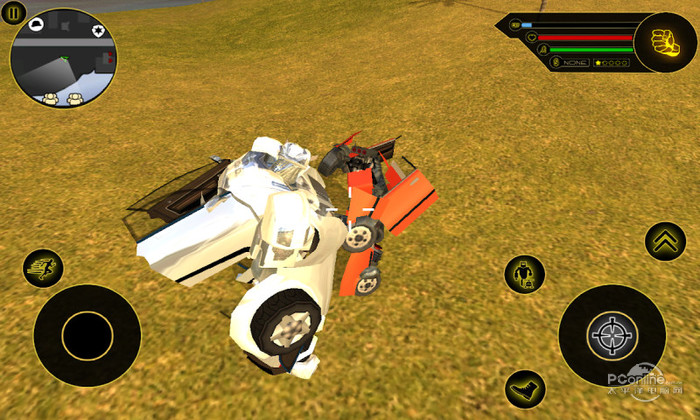
Task: Select the police badge marker on minimap
Action: pyautogui.click(x=98, y=30)
